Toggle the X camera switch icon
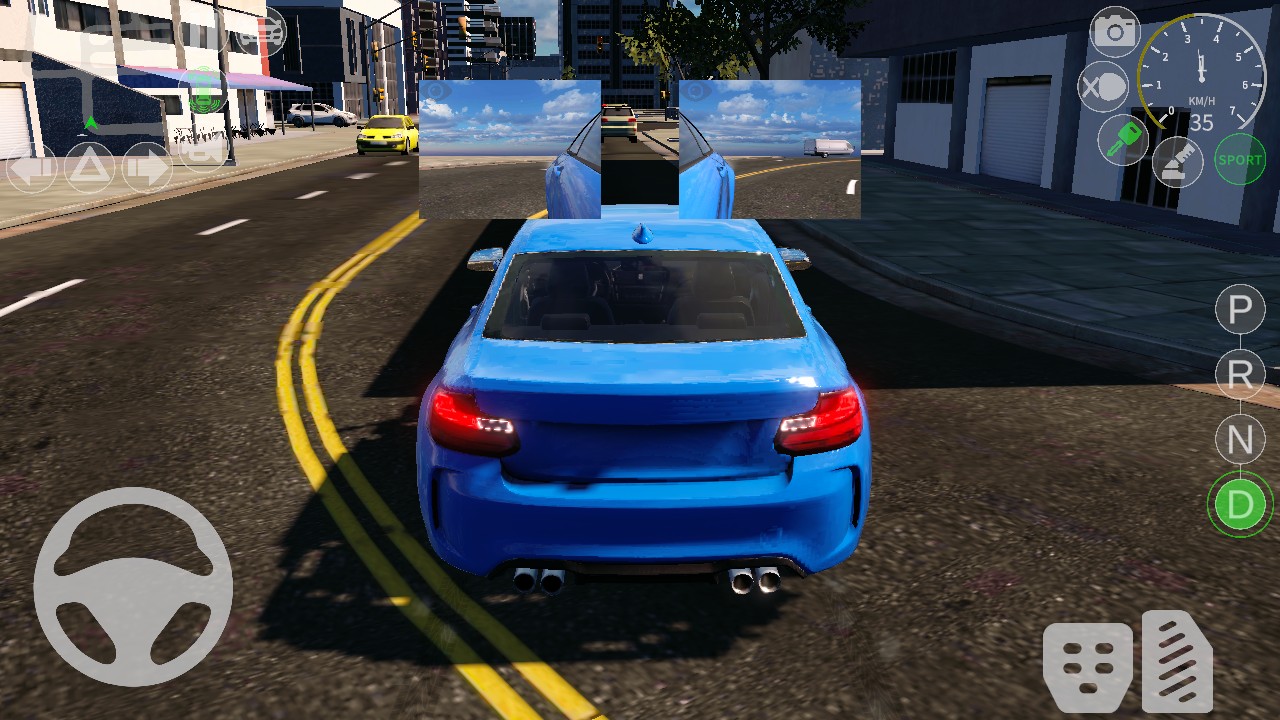Screen dimensions: 1280x720 (1108, 86)
